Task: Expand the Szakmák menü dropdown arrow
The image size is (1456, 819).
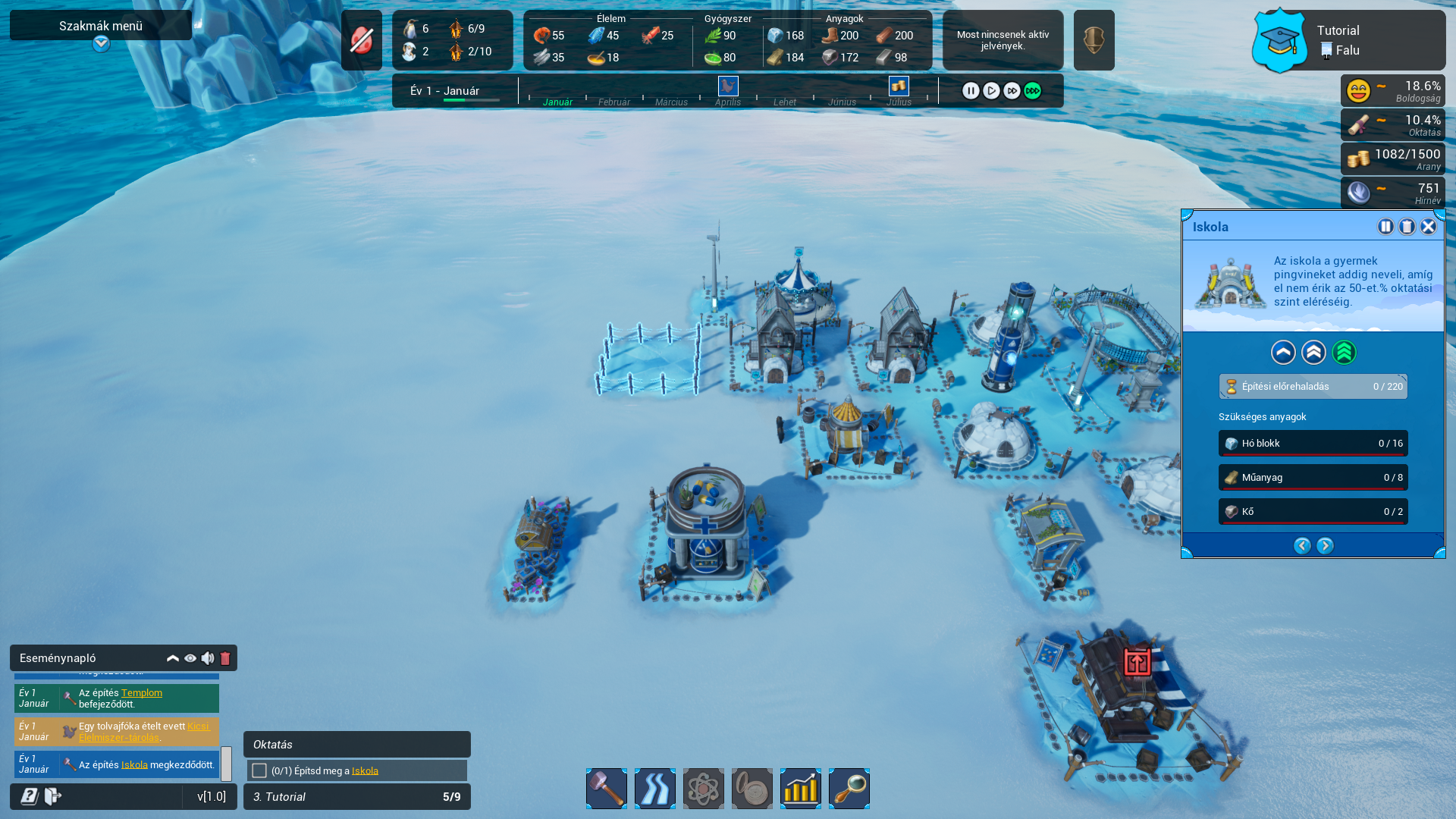Action: (101, 44)
